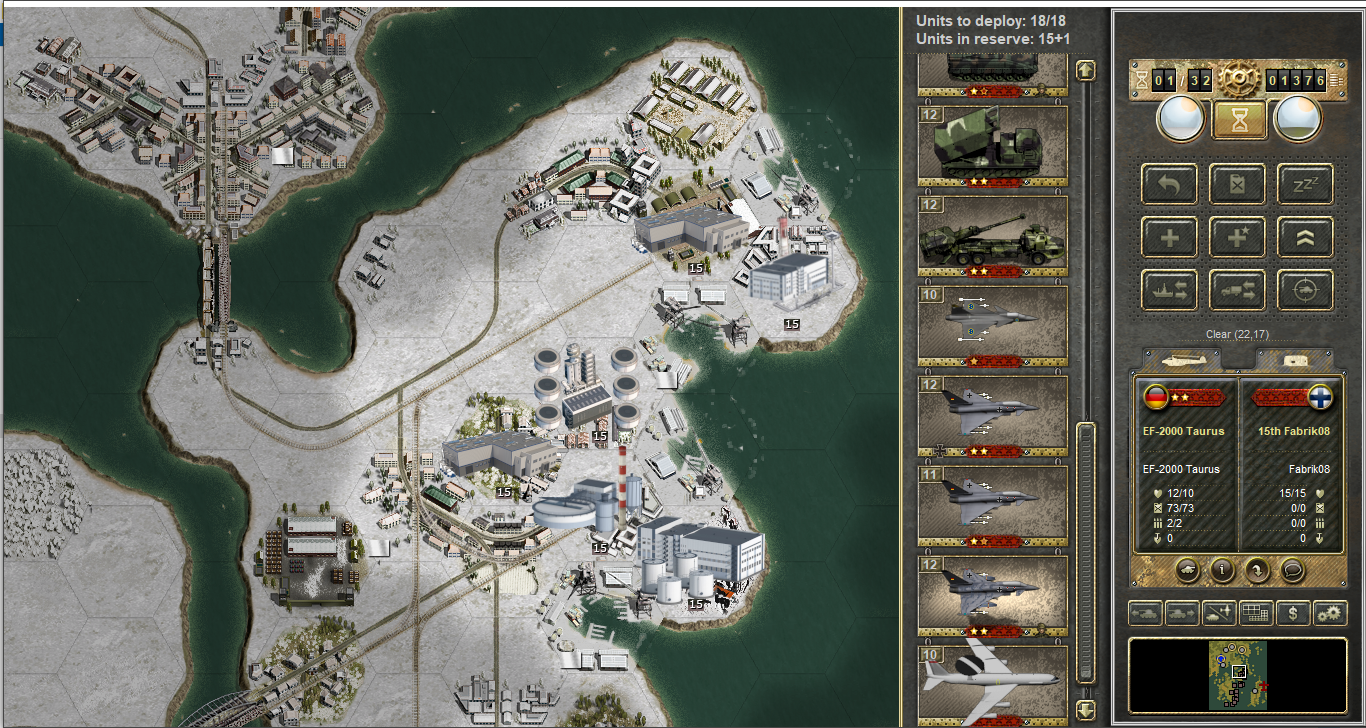
Task: End the turn with the hourglass button
Action: coord(1240,119)
